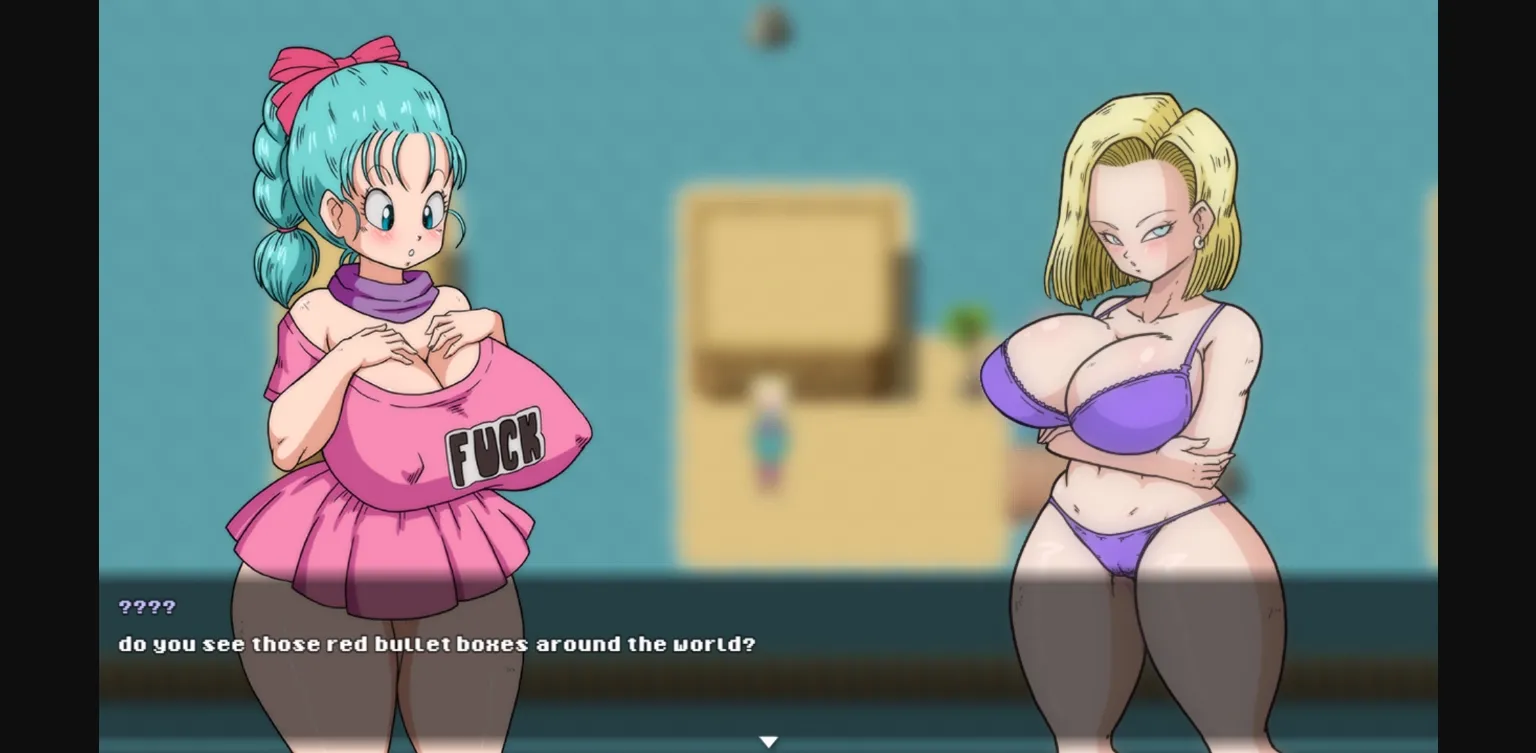Select the '????' speaker name label
The image size is (1536, 753).
[146, 606]
